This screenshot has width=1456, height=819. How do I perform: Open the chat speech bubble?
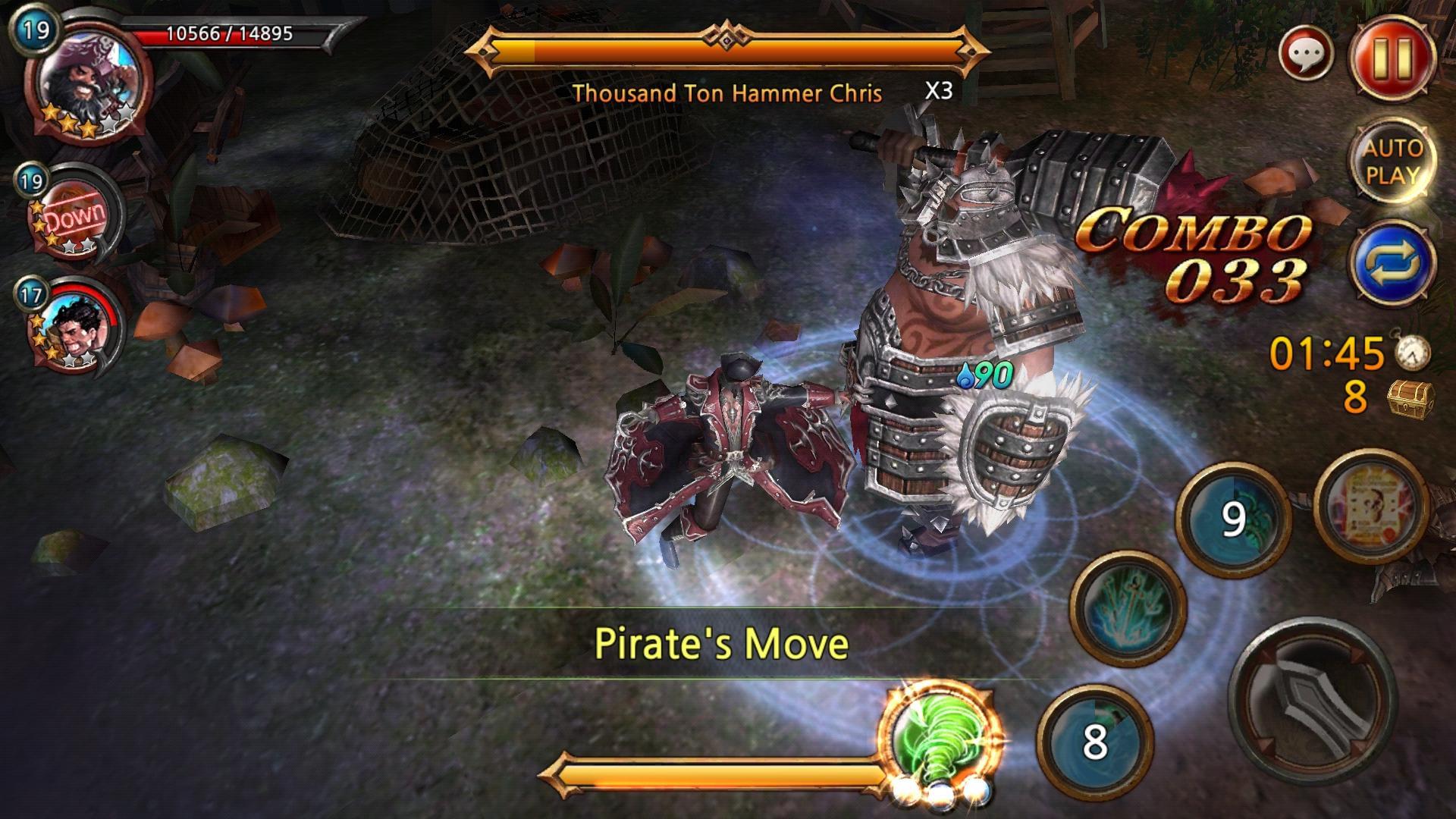[x=1306, y=55]
